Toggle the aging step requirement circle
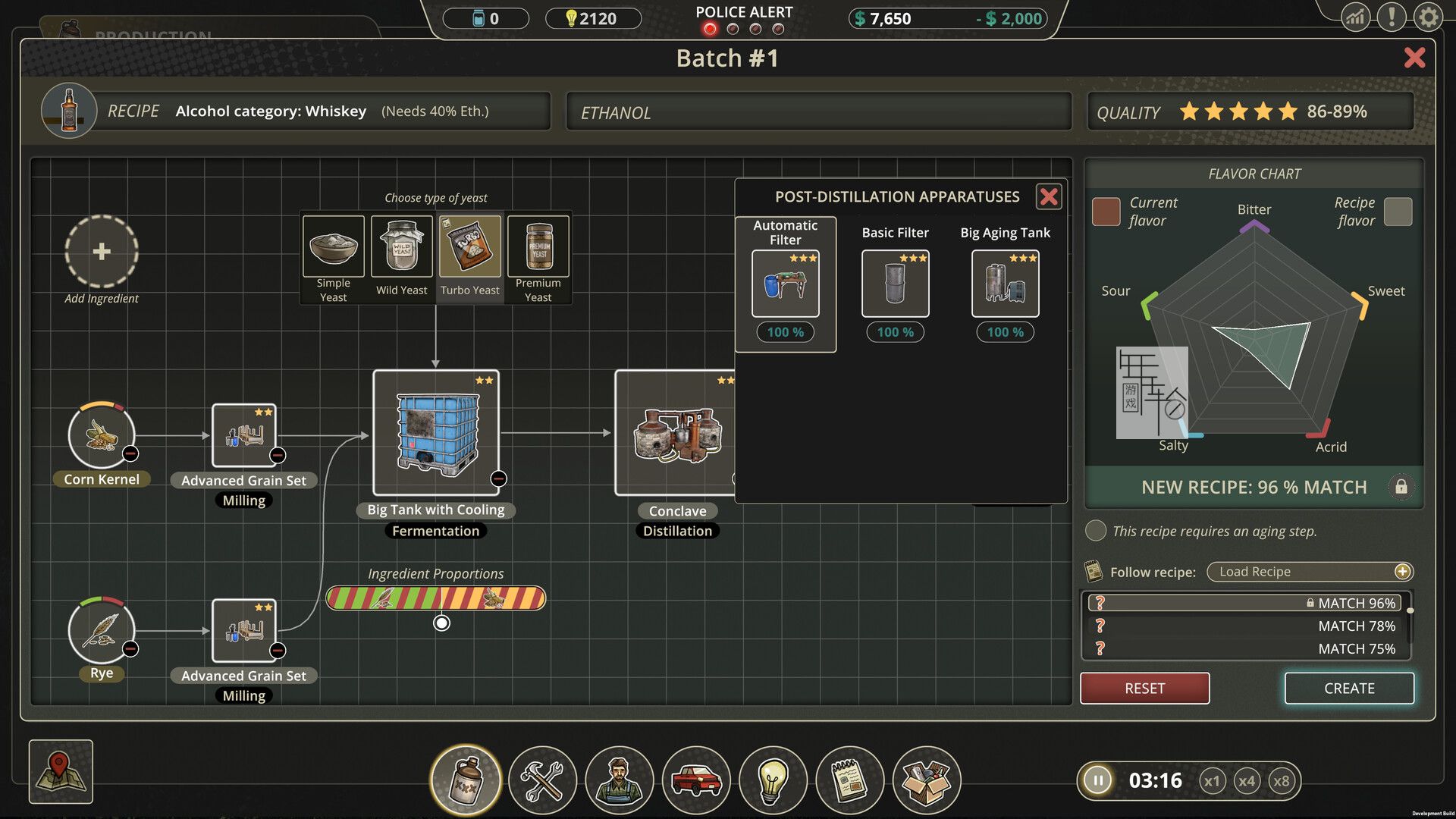Viewport: 1456px width, 819px height. (x=1096, y=531)
